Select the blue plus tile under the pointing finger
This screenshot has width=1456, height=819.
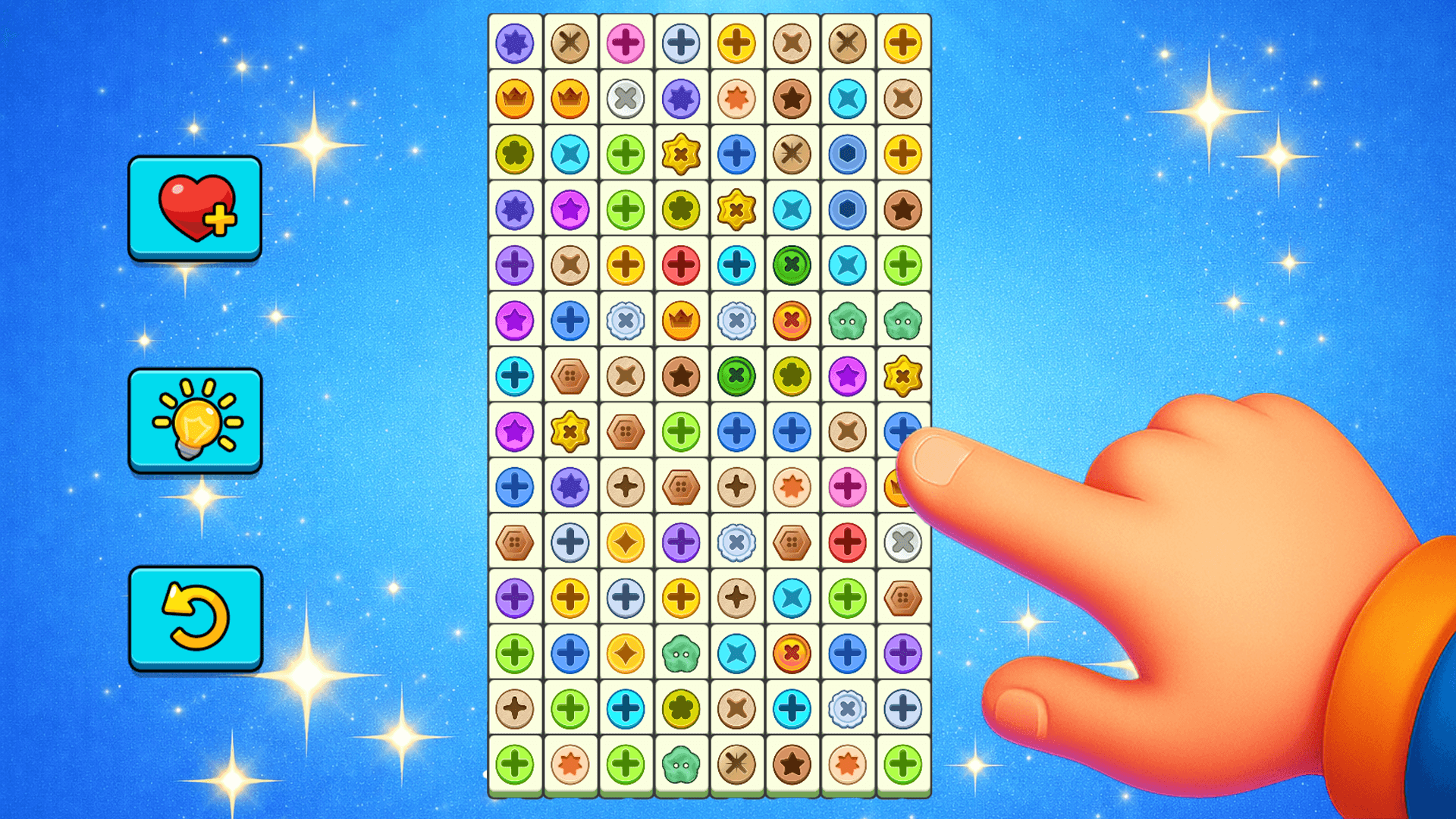coord(902,431)
